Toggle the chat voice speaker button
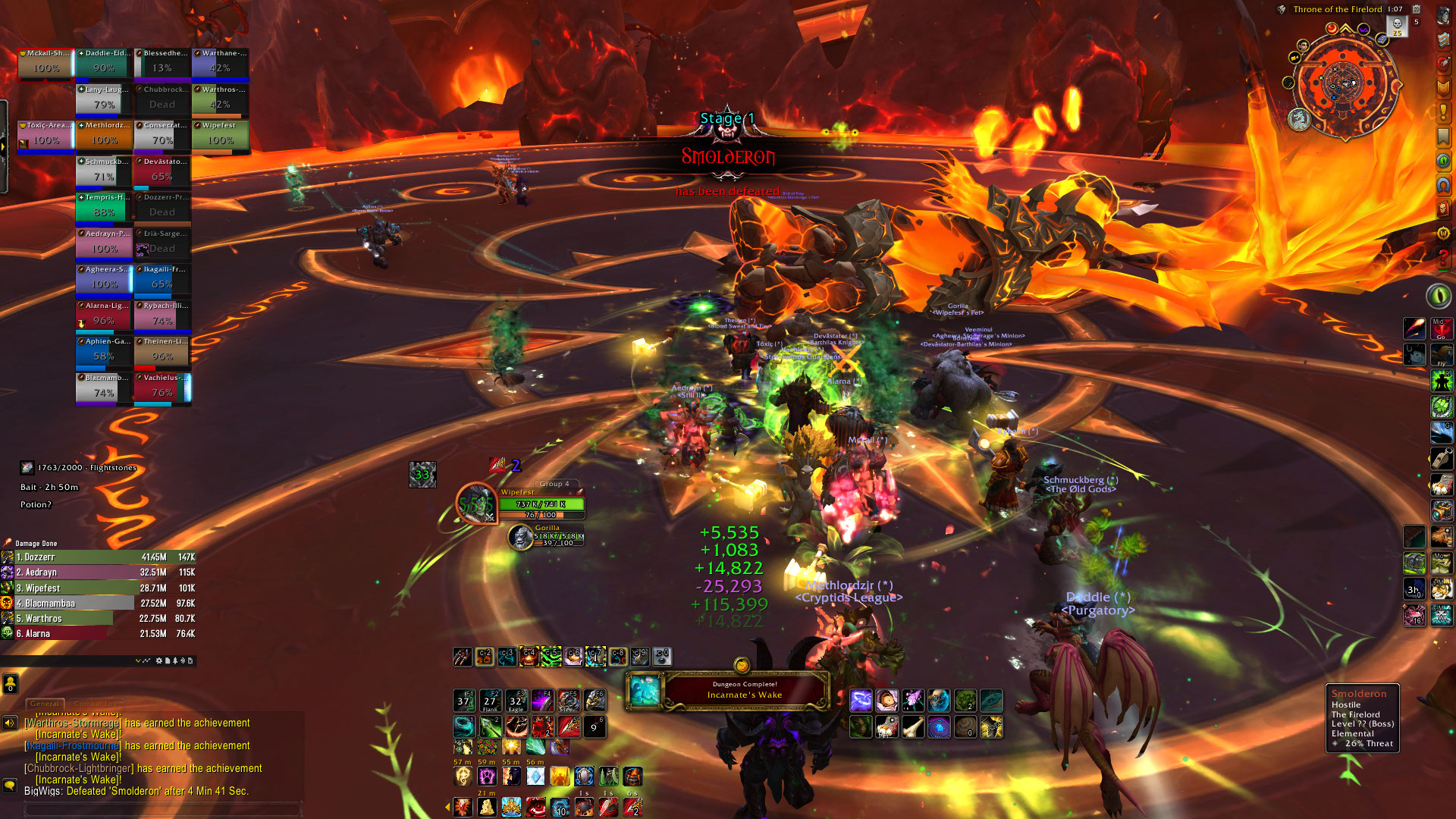Viewport: 1456px width, 819px height. pos(10,723)
